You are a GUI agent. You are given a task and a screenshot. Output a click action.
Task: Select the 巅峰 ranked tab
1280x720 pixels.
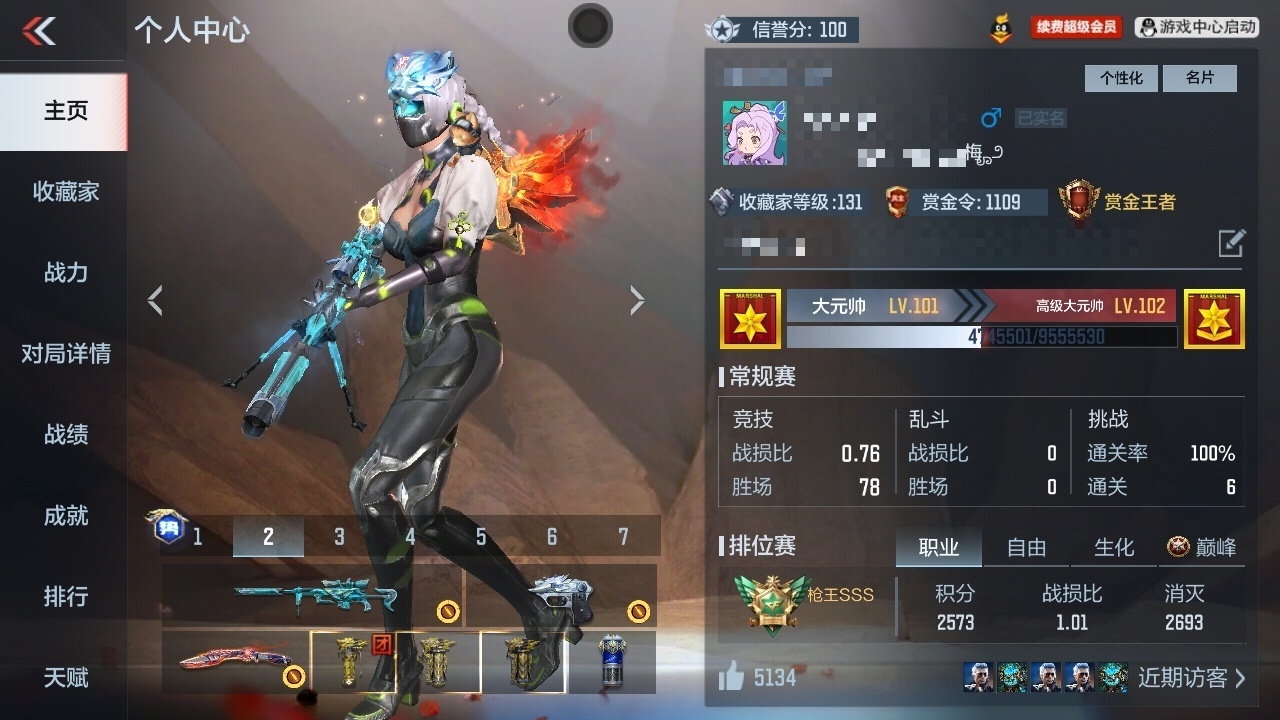[x=1202, y=547]
